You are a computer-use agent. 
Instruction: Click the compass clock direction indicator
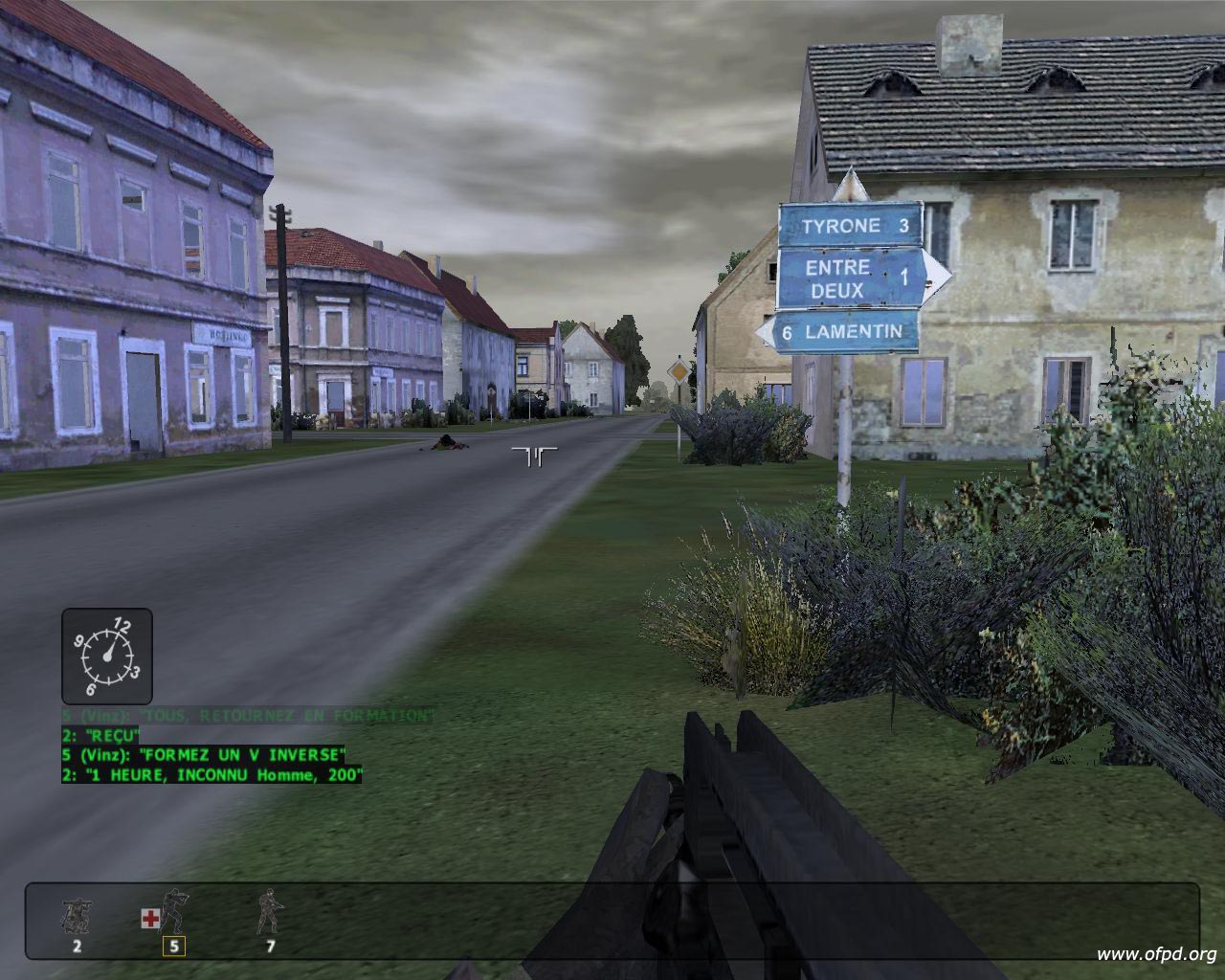point(107,657)
